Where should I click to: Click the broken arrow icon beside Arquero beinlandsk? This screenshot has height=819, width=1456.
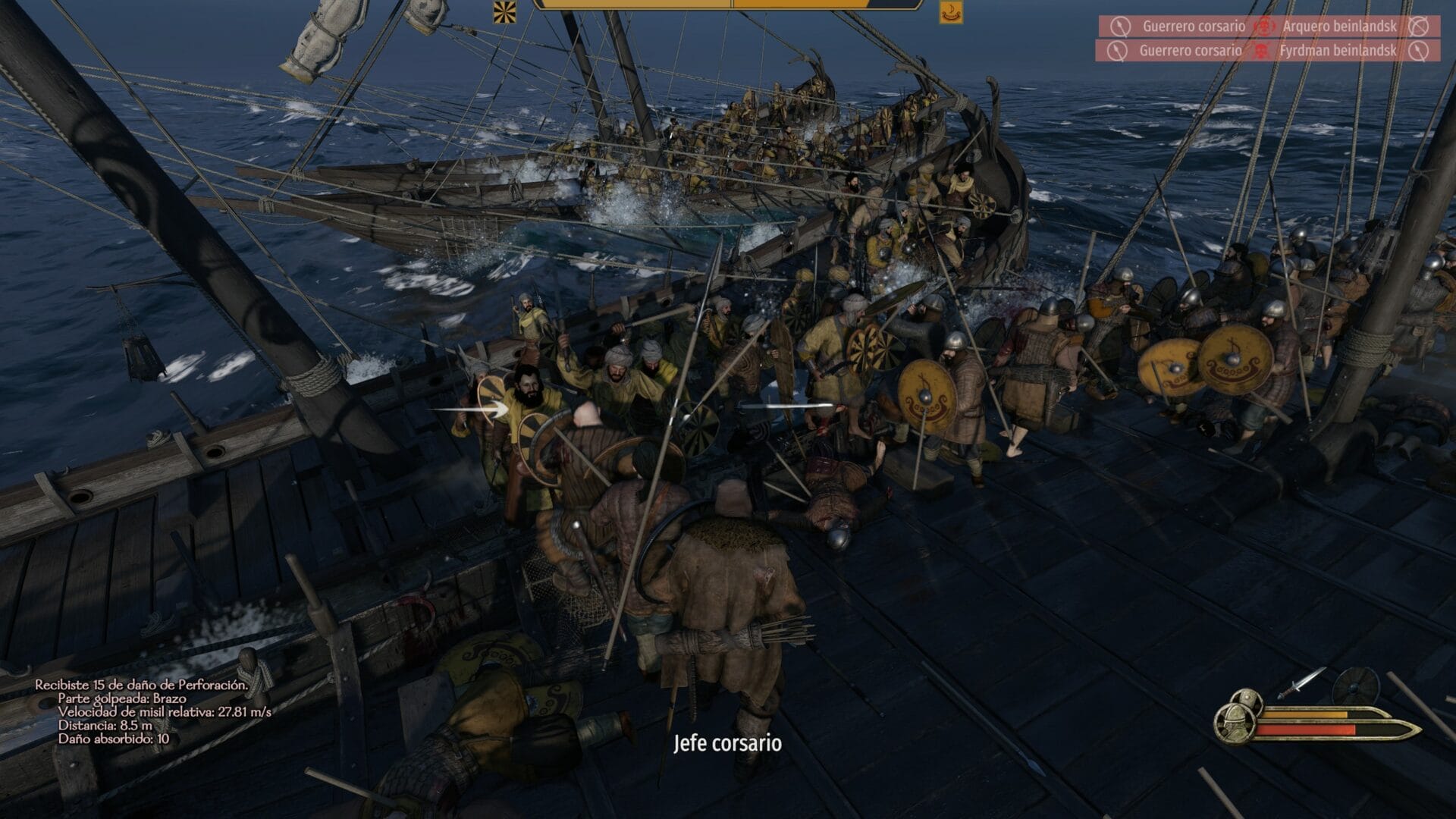[x=1419, y=26]
